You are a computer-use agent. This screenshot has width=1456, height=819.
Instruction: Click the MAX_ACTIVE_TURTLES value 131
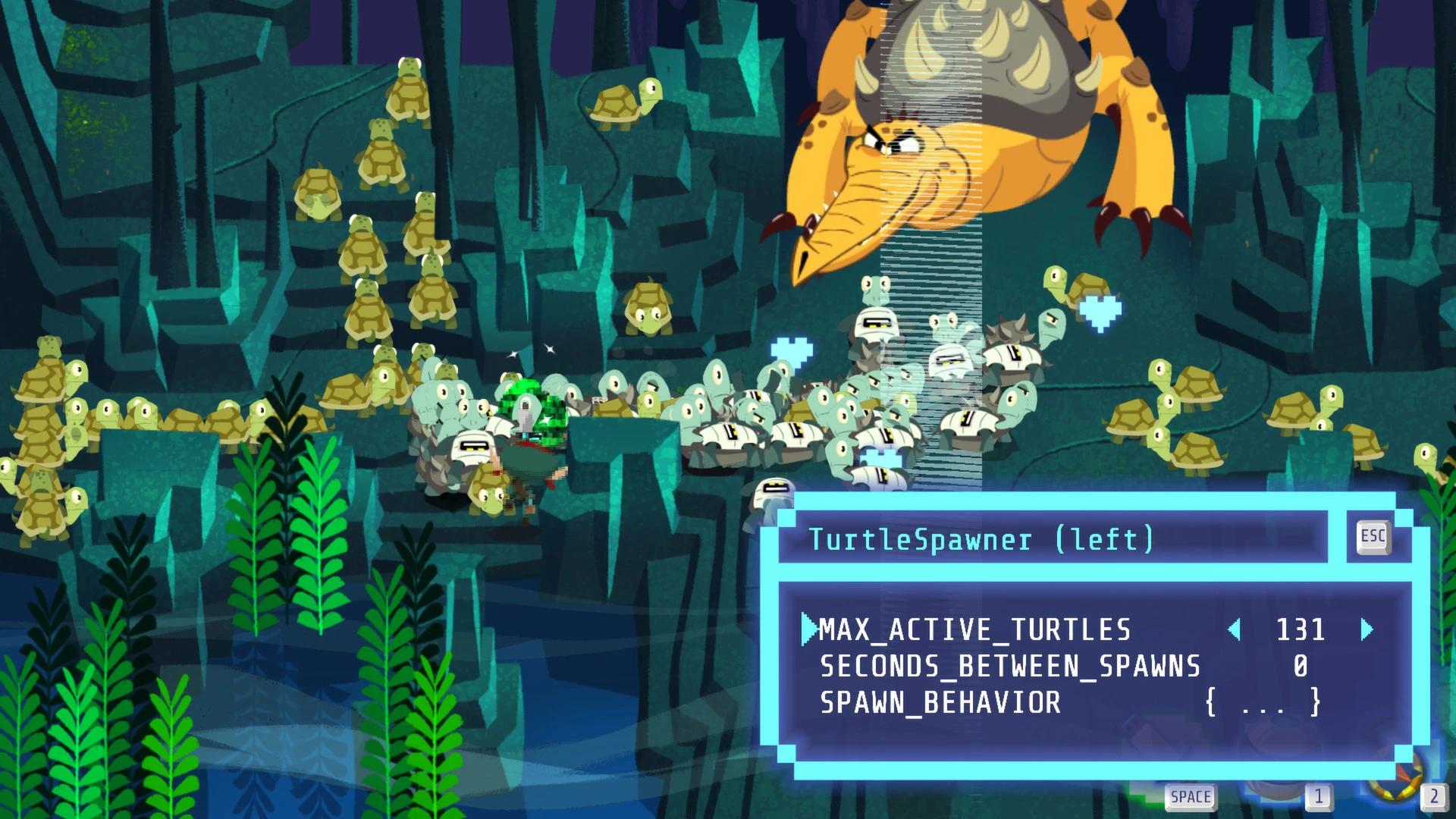pos(1301,629)
